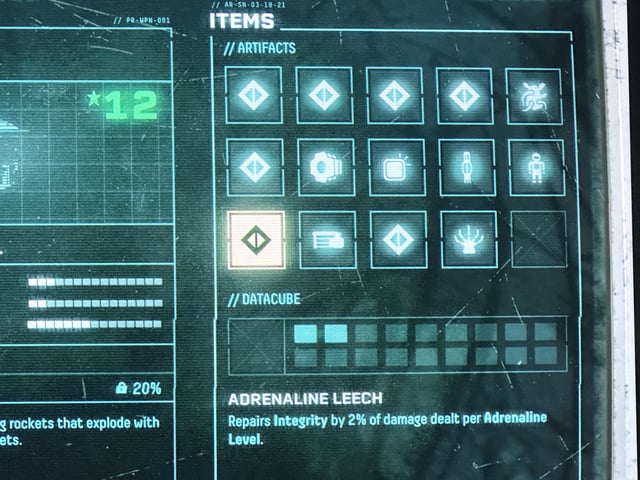Screen dimensions: 640x480
Task: Select the tentacled creature artifact
Action: [535, 97]
